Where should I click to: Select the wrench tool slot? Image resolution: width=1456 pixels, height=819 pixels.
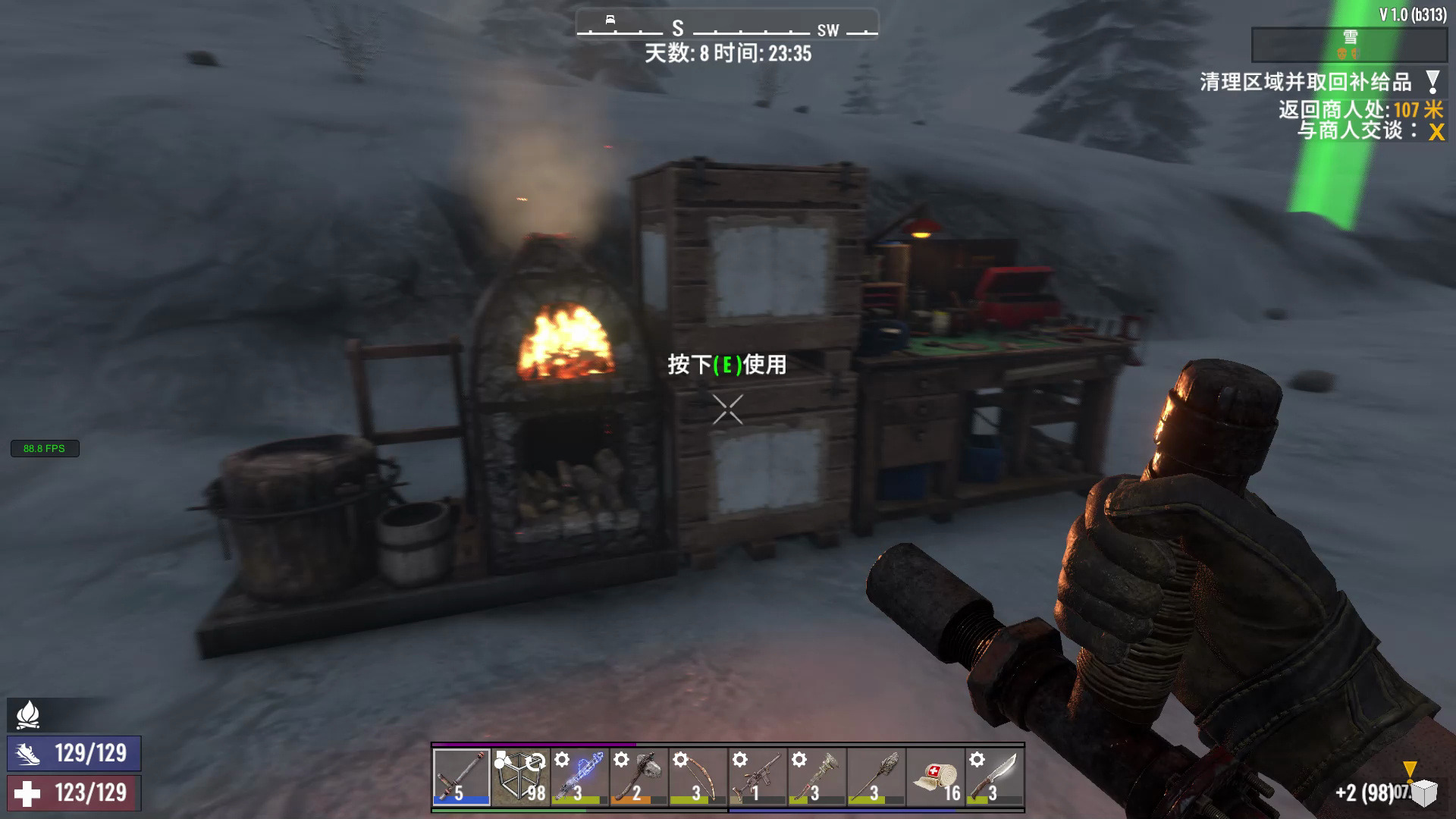pos(816,777)
